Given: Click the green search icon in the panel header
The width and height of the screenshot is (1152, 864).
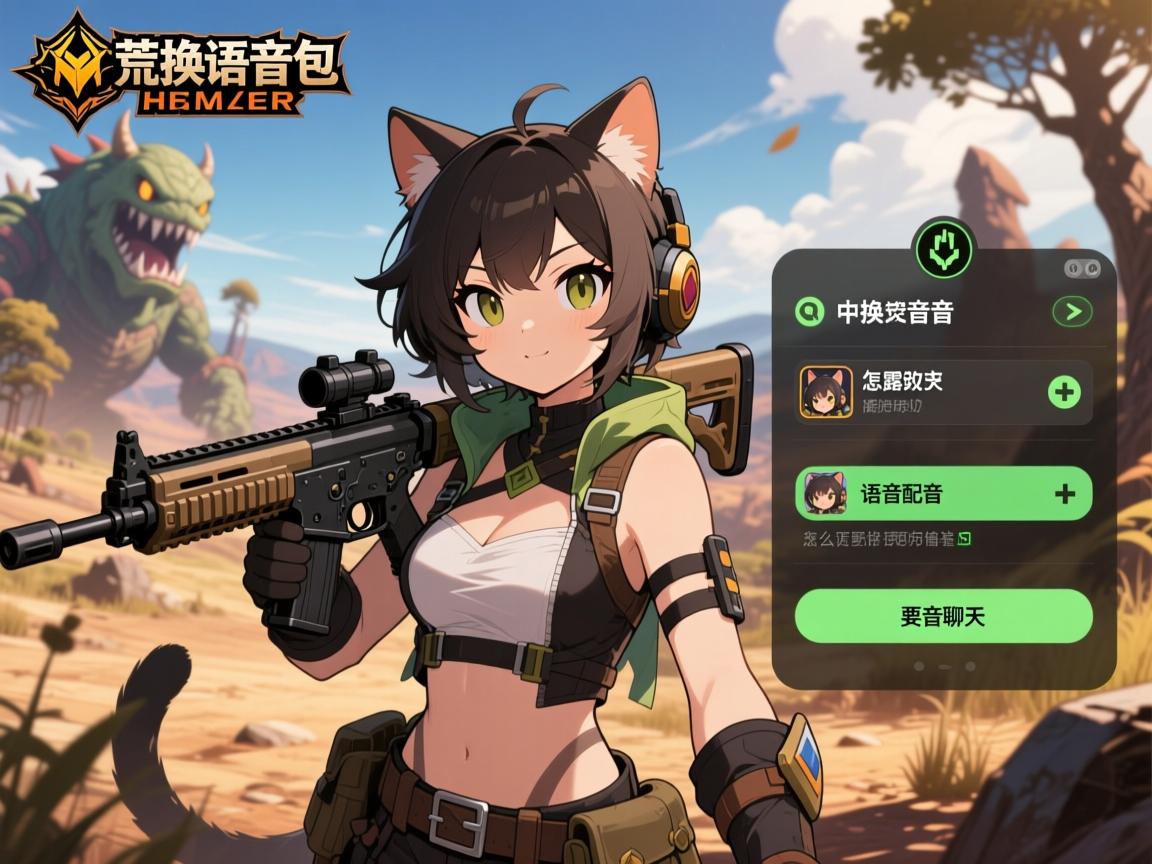Looking at the screenshot, I should tap(808, 312).
